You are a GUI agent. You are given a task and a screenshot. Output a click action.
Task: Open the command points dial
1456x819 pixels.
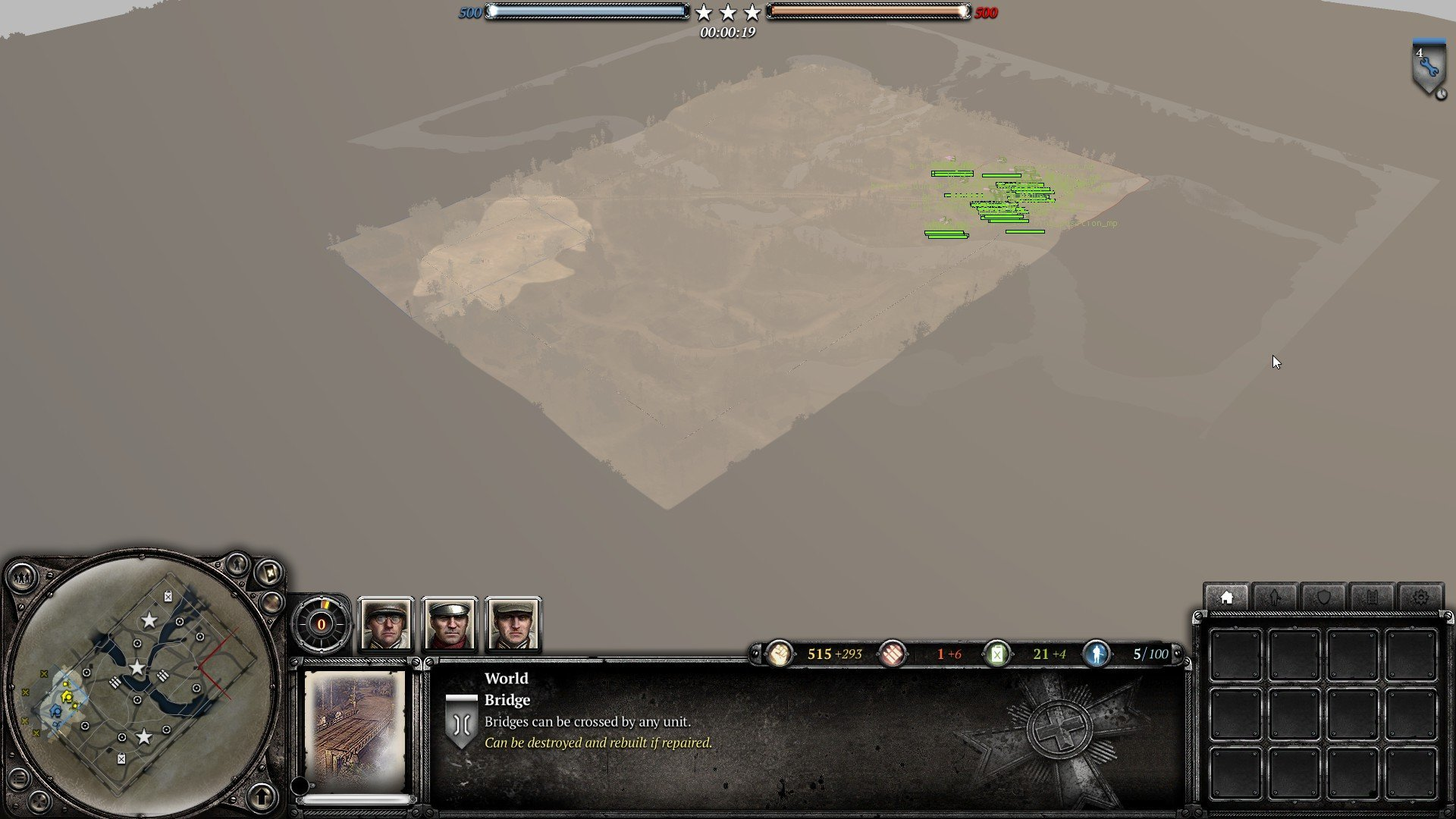pyautogui.click(x=321, y=624)
